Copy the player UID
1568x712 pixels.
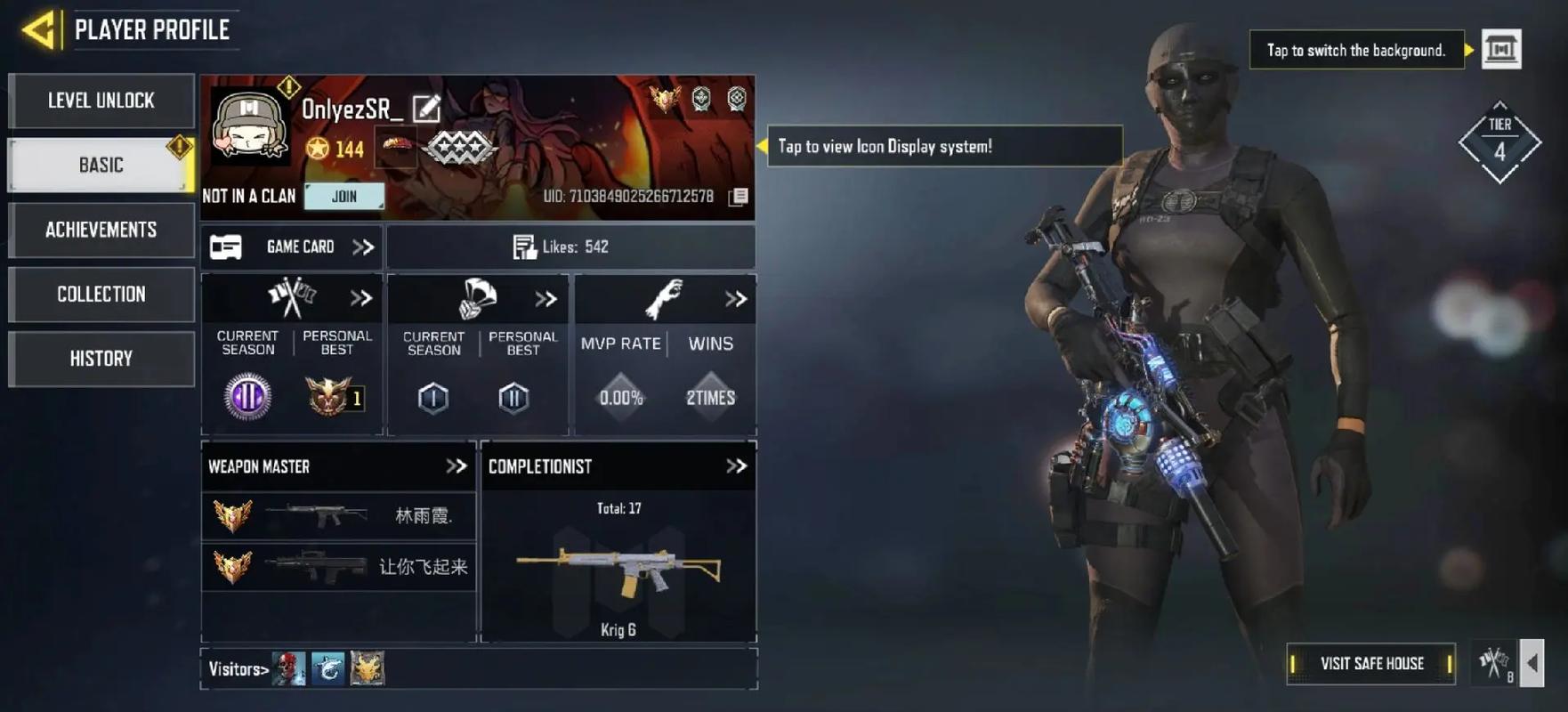click(x=738, y=197)
